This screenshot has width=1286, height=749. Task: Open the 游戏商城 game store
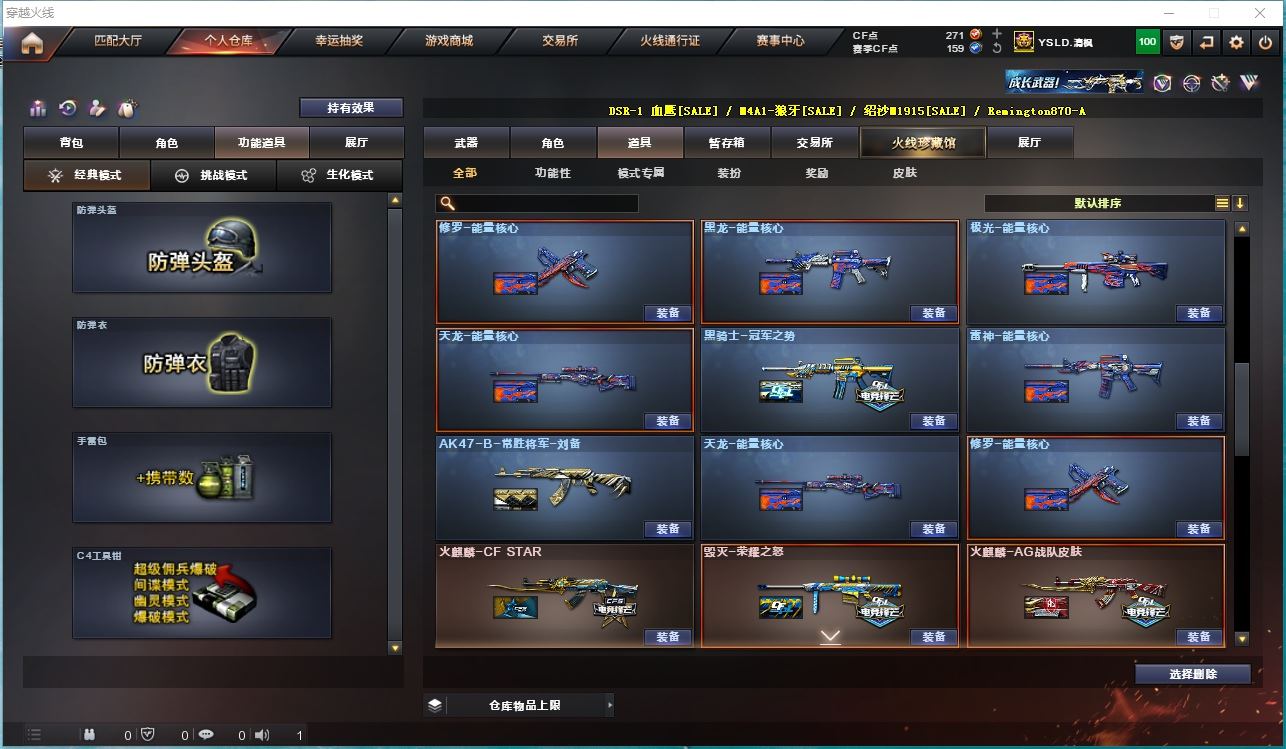449,41
